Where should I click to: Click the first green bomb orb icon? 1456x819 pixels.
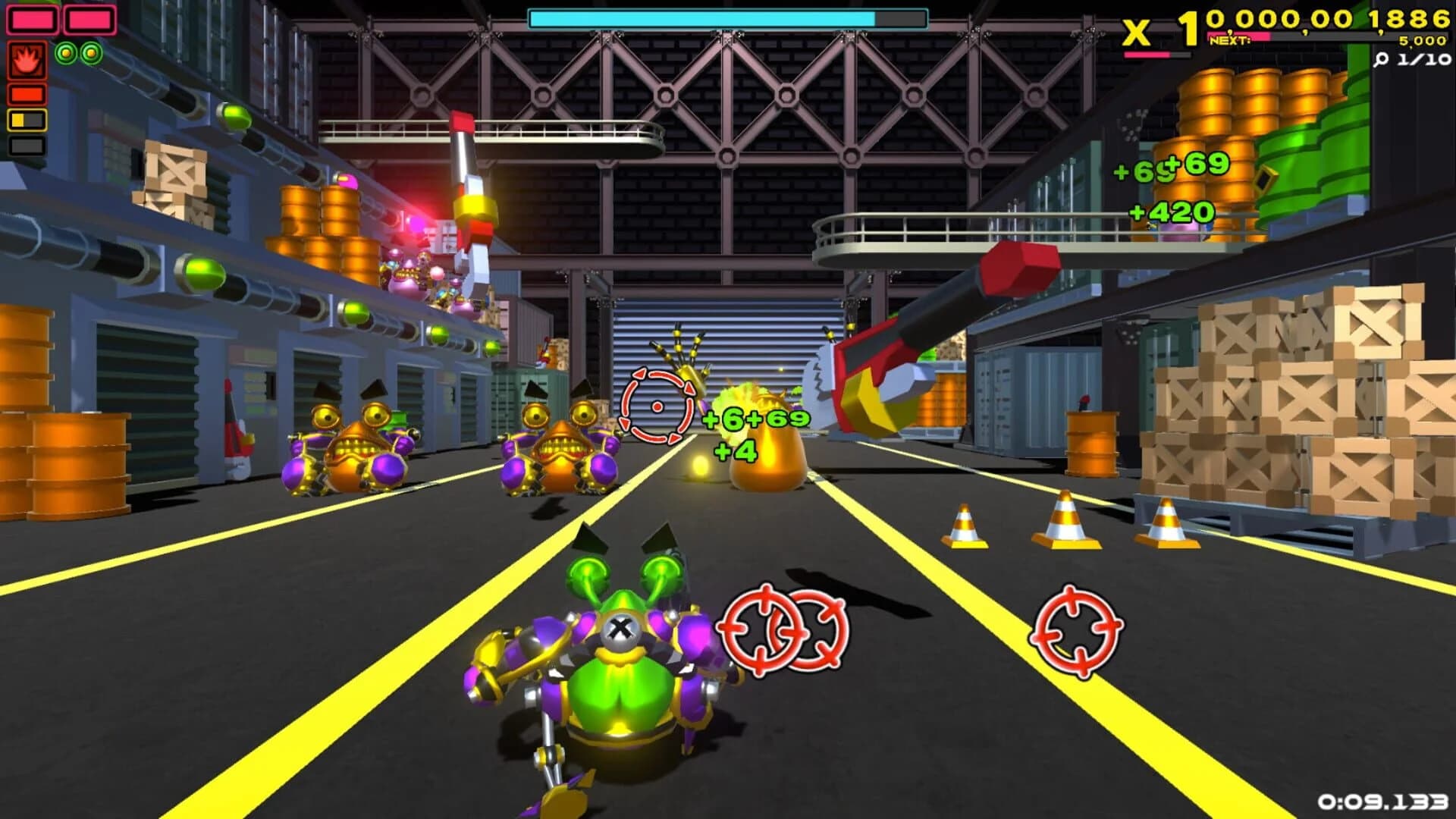pos(67,53)
